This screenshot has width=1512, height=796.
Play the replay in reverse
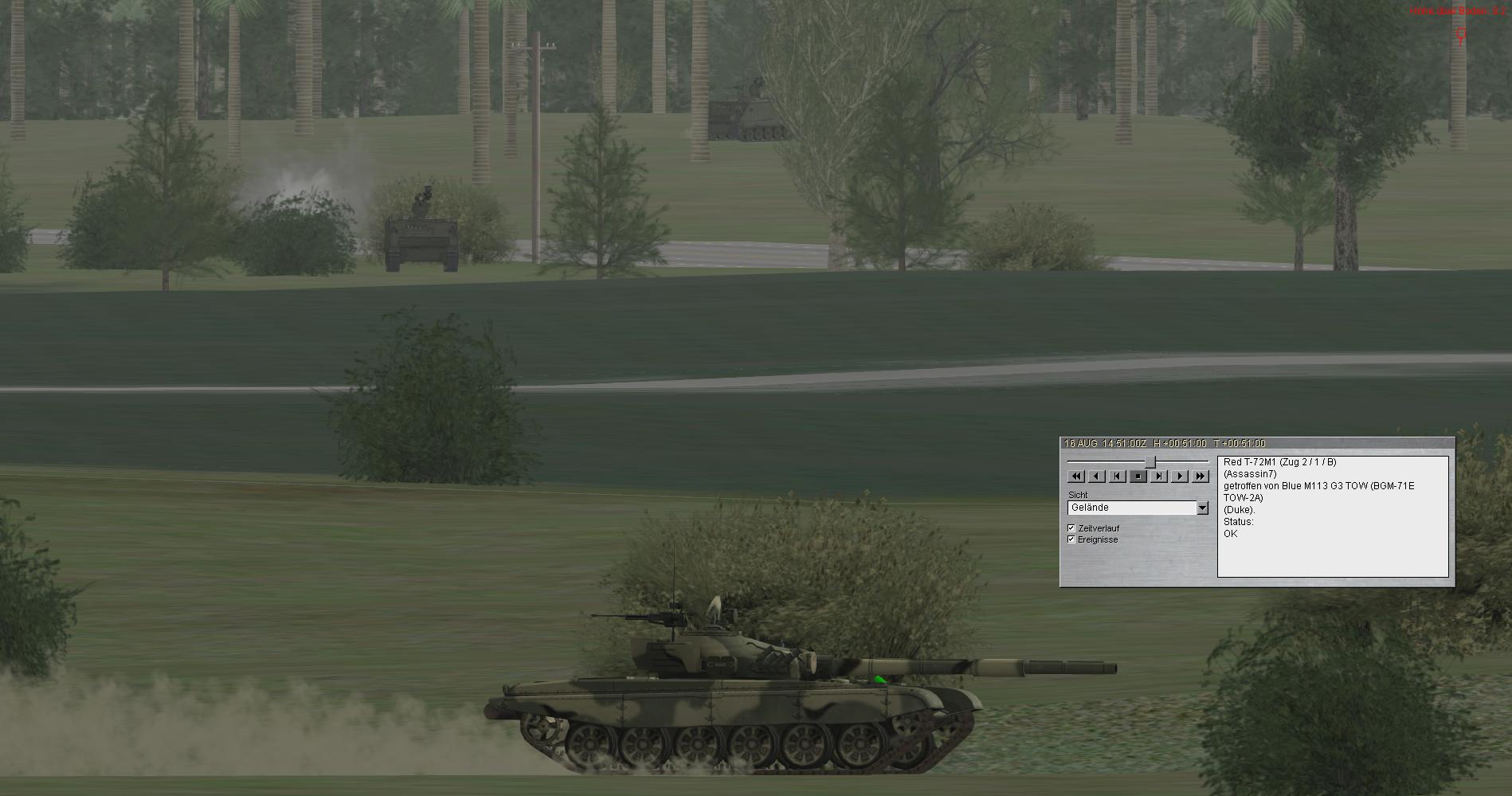coord(1096,476)
